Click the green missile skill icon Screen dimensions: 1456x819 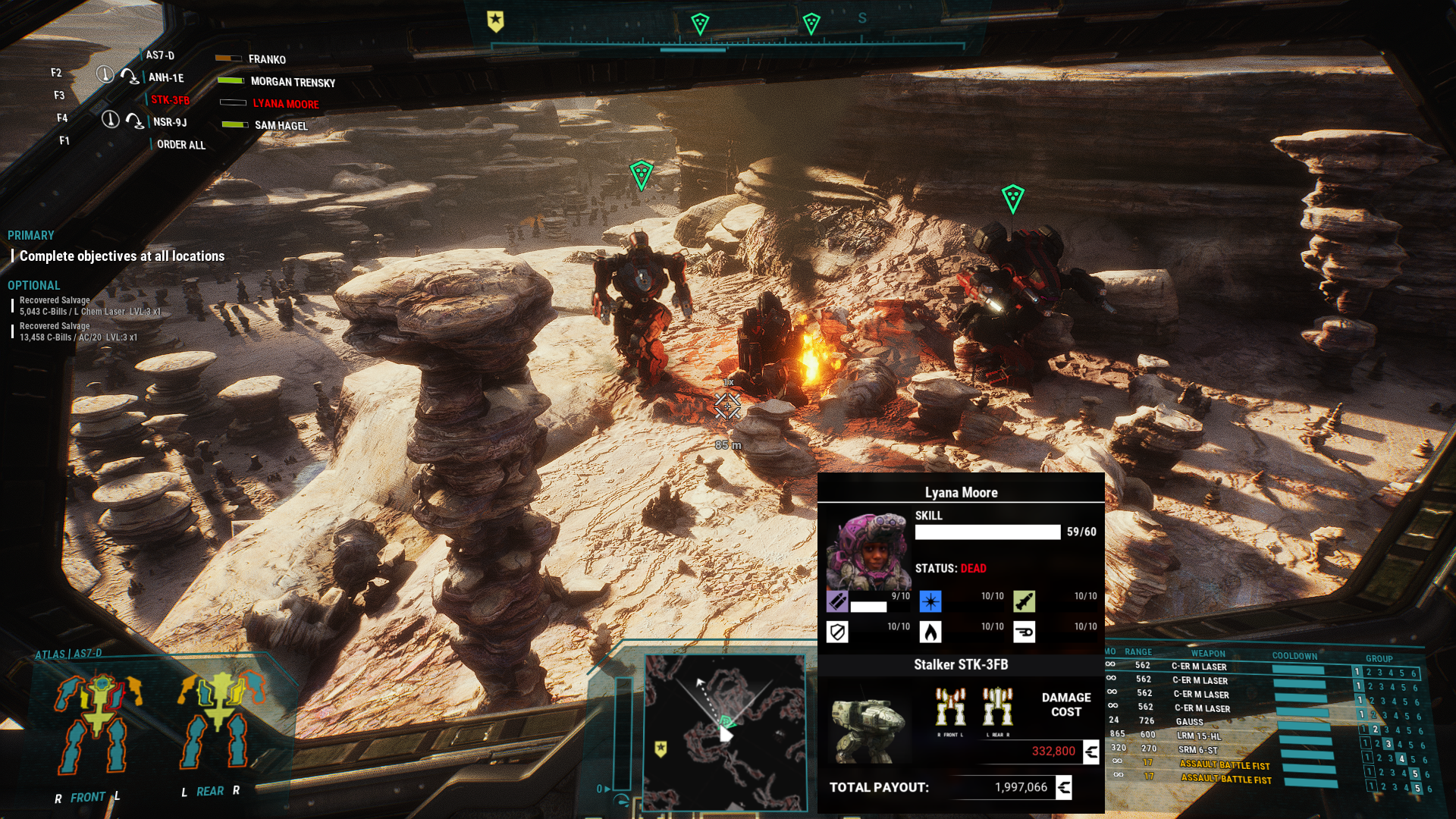[1024, 601]
